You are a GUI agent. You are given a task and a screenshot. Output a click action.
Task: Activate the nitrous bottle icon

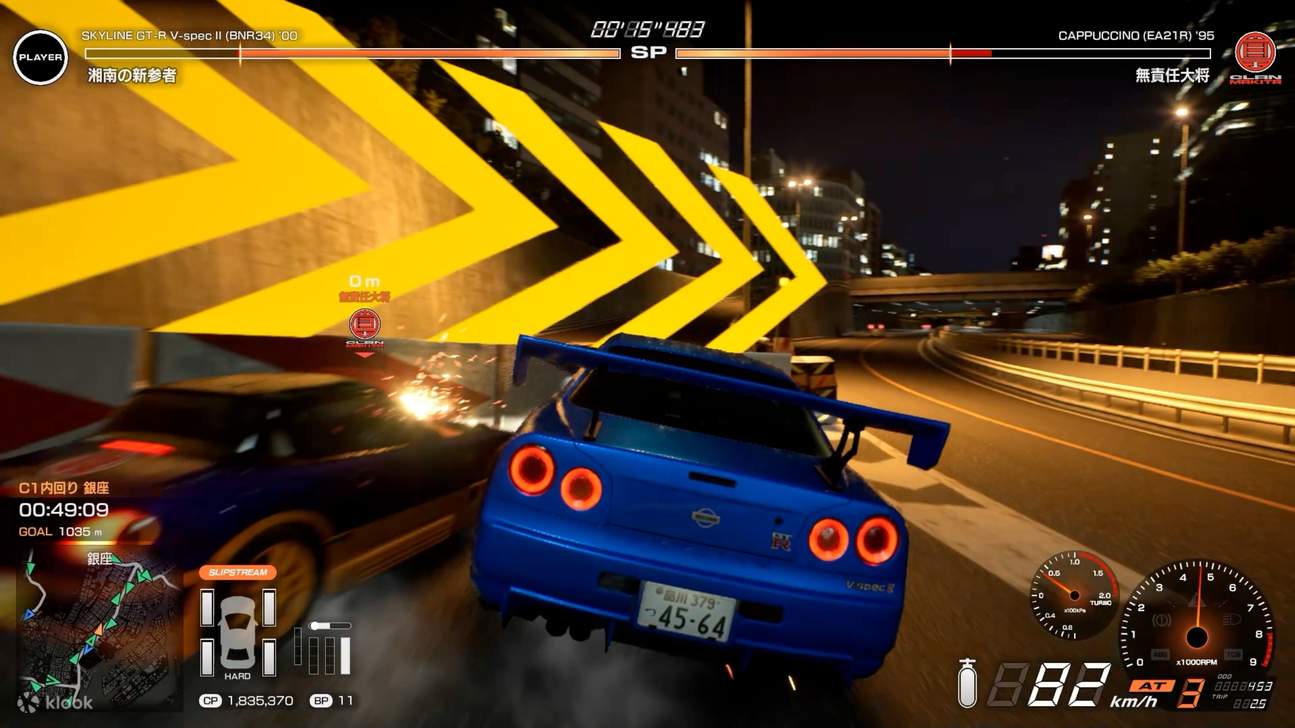(x=967, y=683)
